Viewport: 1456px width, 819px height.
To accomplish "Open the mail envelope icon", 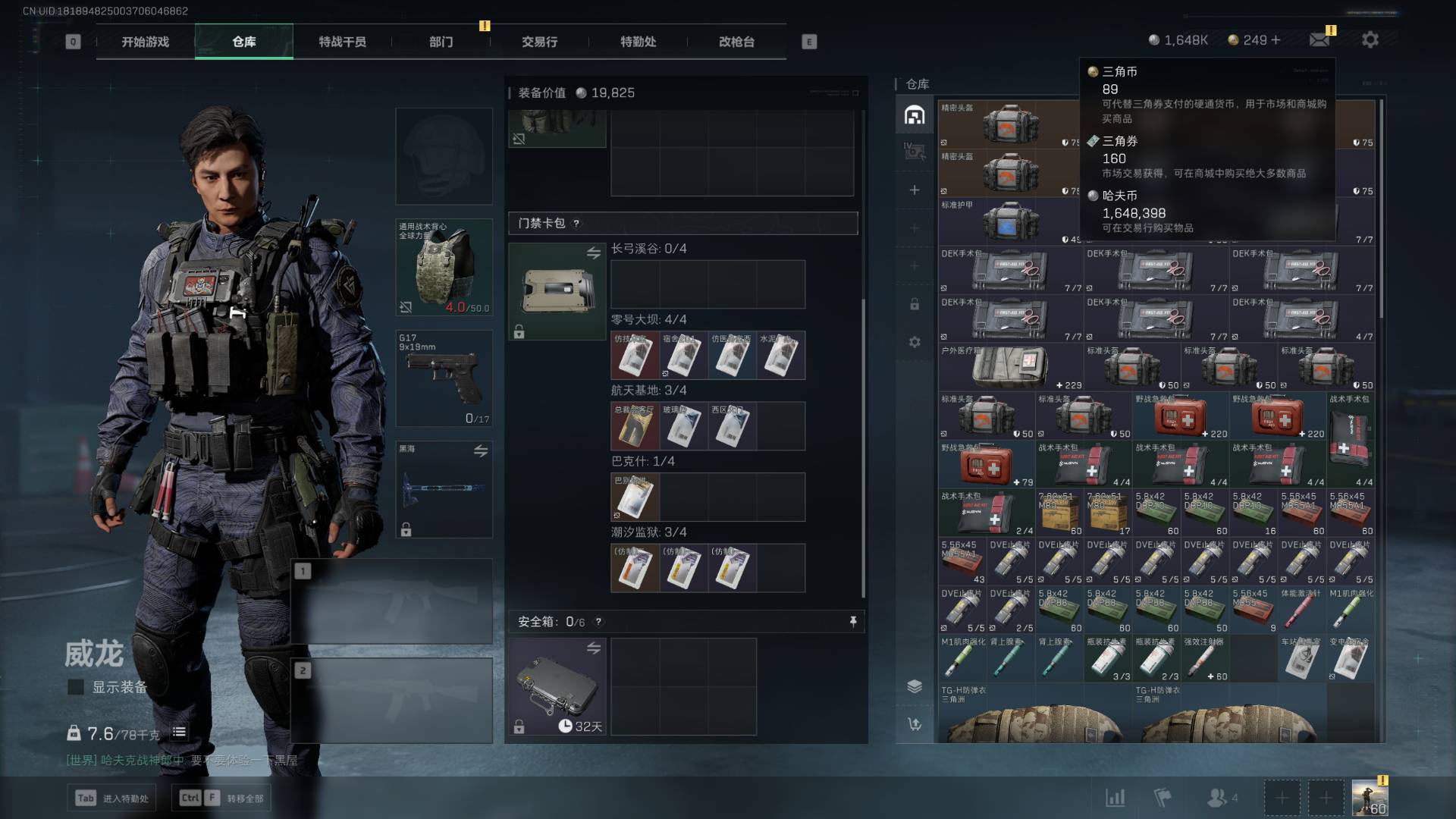I will coord(1319,40).
